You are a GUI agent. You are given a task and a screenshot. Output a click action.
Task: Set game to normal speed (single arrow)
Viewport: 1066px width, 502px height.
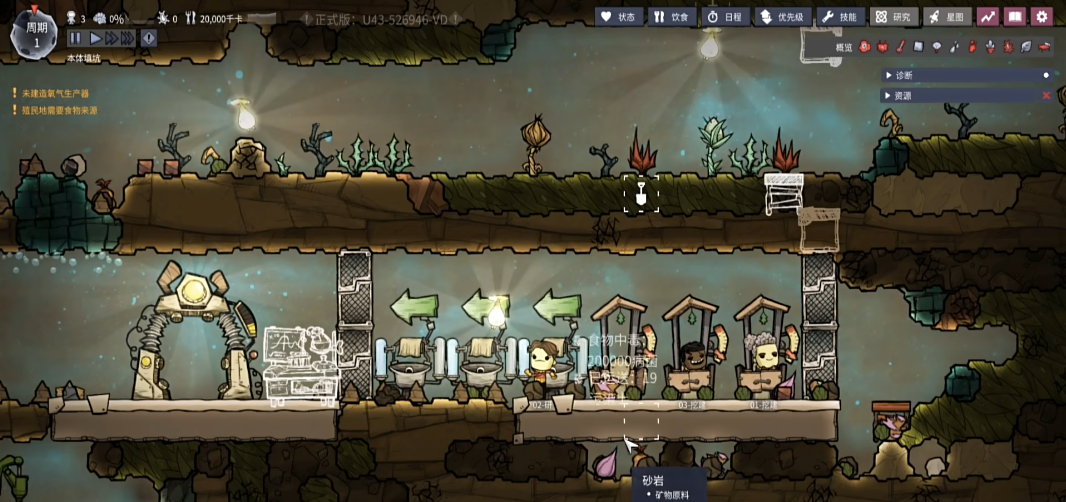pos(96,38)
